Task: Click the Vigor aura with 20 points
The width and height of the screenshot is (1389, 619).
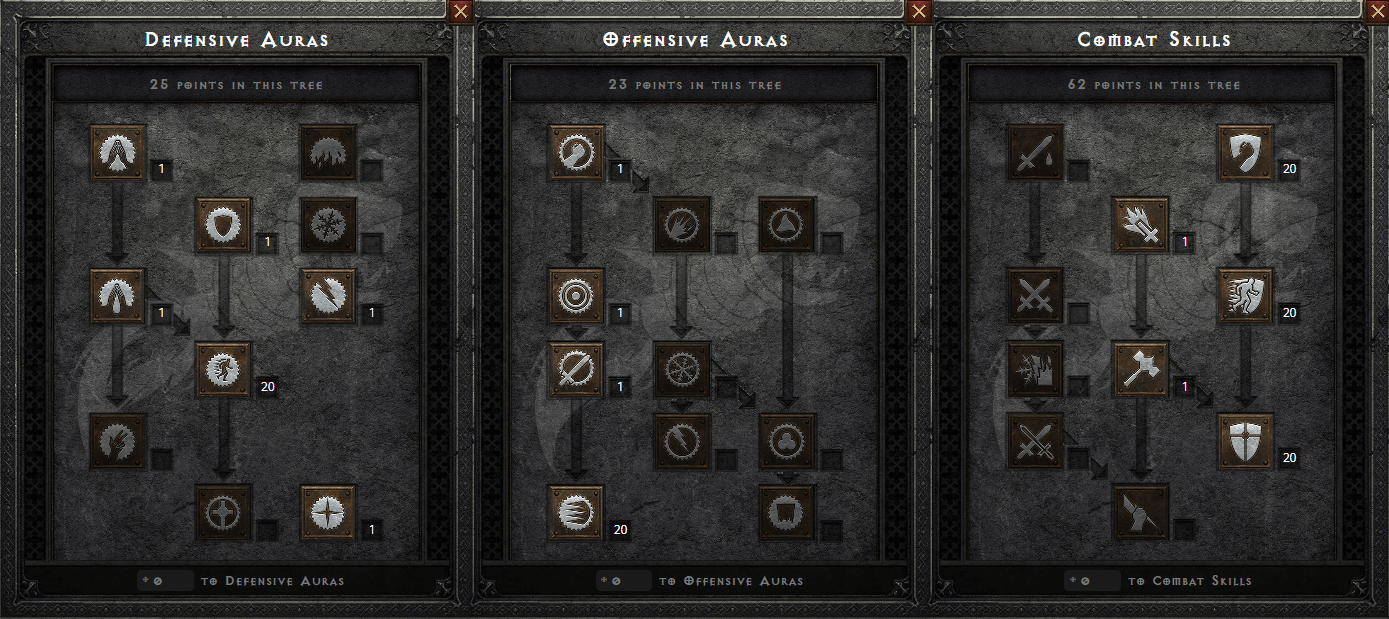Action: pyautogui.click(x=224, y=369)
